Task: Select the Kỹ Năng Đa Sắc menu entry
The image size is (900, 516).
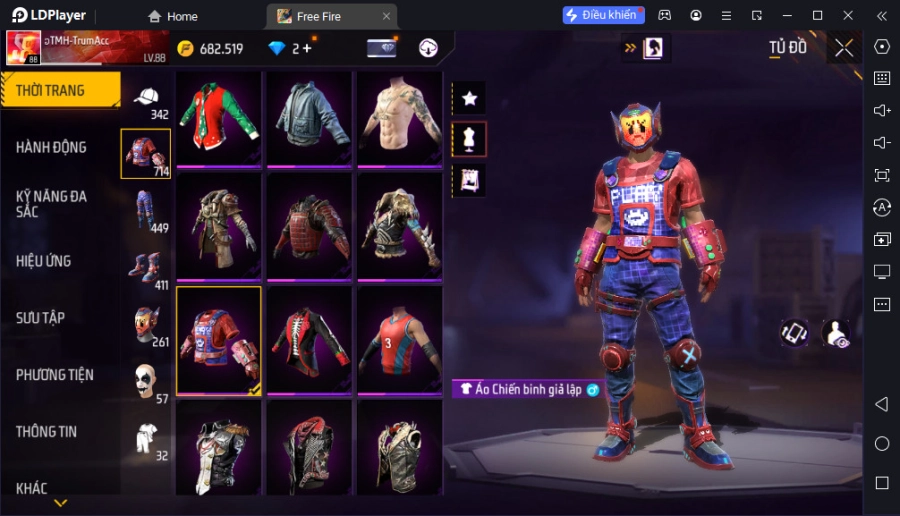Action: pos(52,204)
